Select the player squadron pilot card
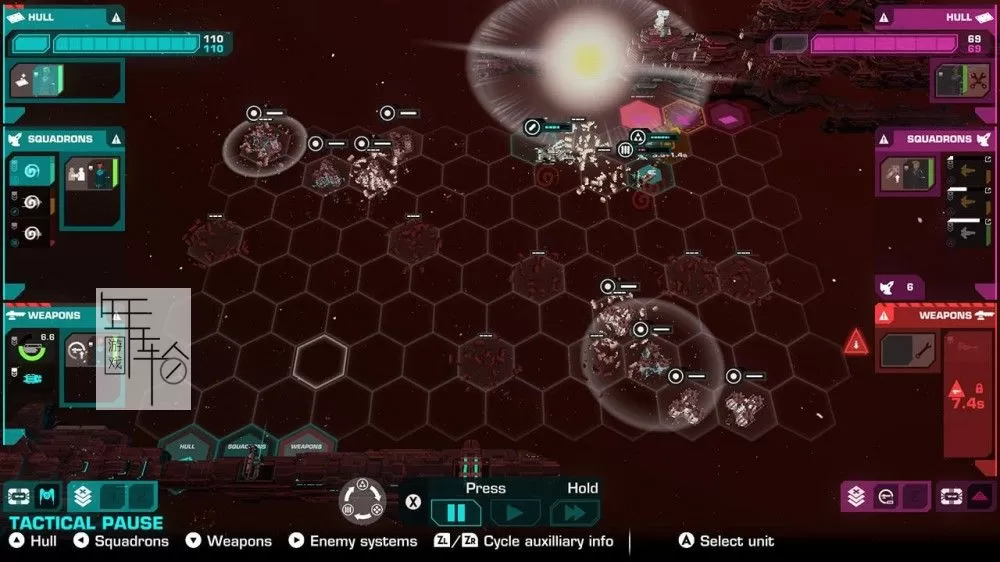 point(88,173)
